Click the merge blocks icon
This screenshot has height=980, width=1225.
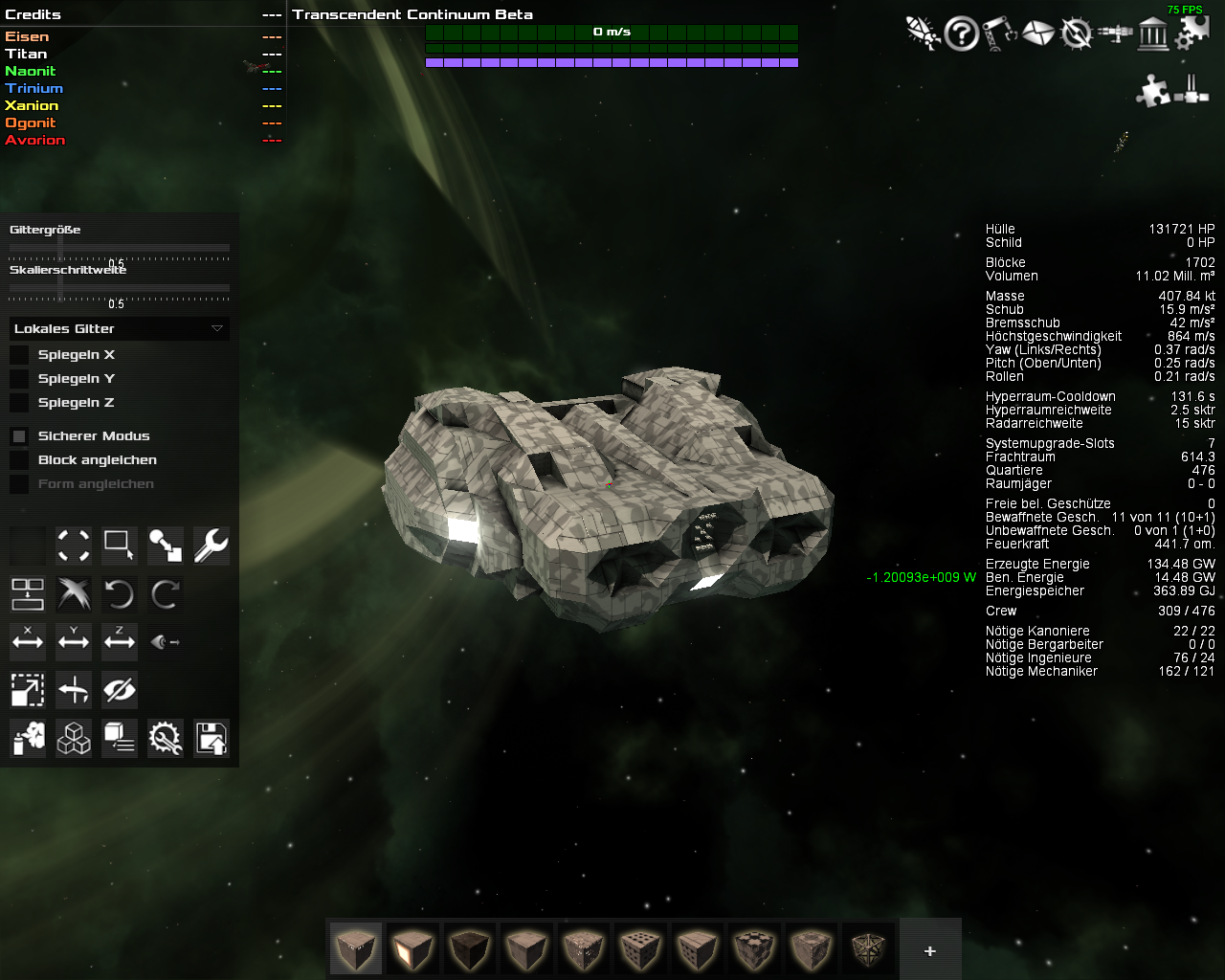[28, 594]
